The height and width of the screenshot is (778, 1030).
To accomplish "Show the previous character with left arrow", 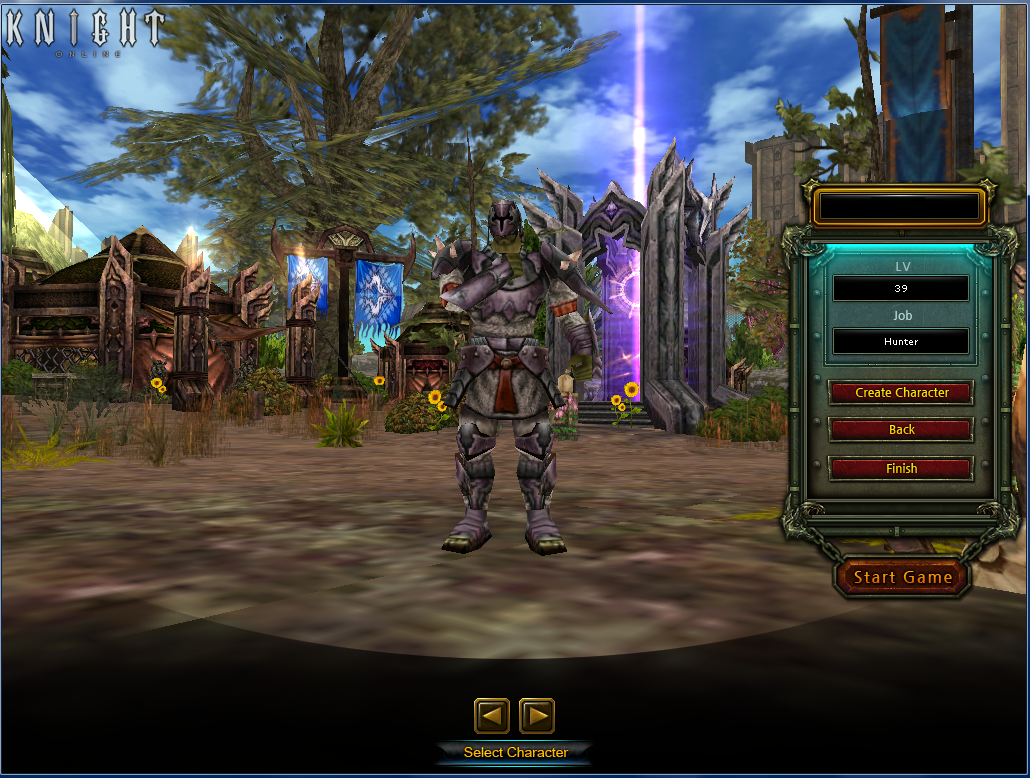I will click(491, 716).
